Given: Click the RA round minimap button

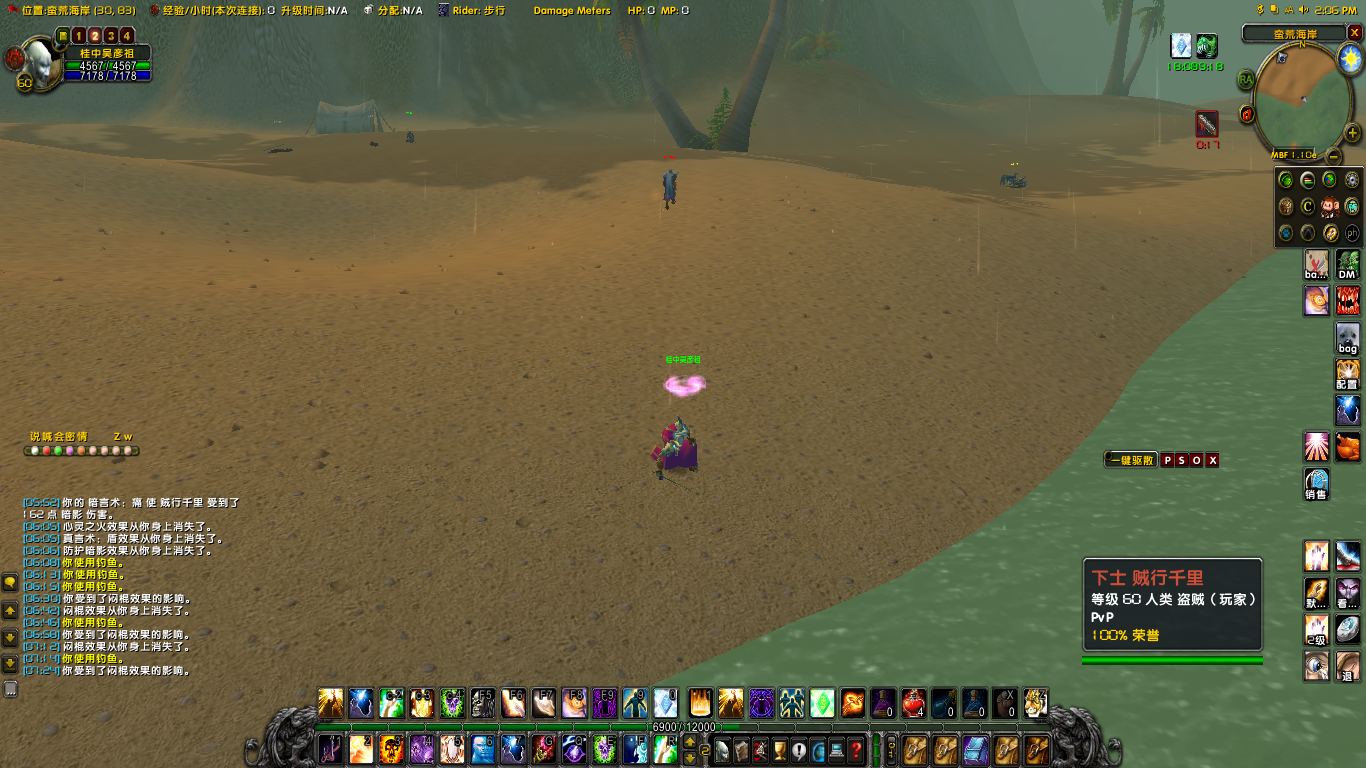Looking at the screenshot, I should pos(1246,79).
